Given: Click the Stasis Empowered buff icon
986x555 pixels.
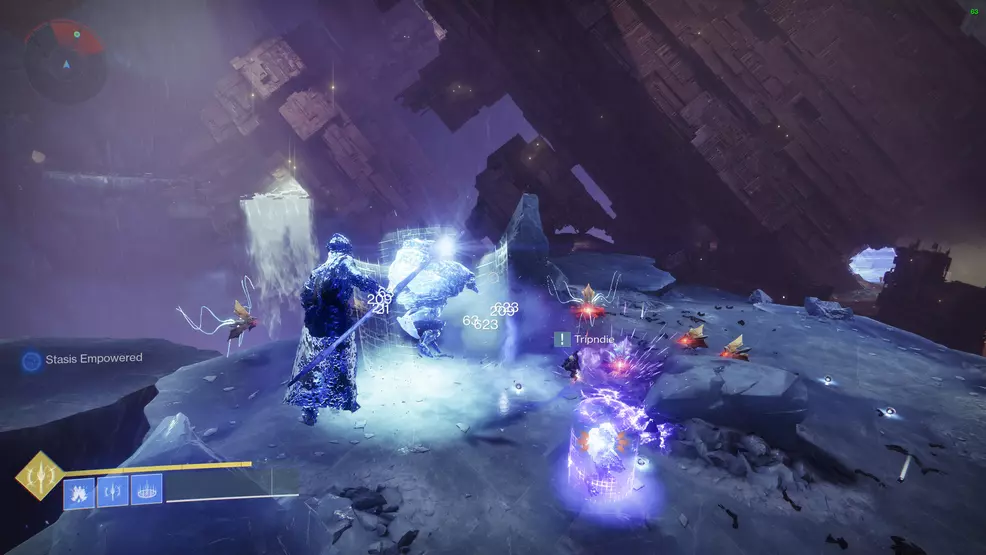Looking at the screenshot, I should [32, 359].
